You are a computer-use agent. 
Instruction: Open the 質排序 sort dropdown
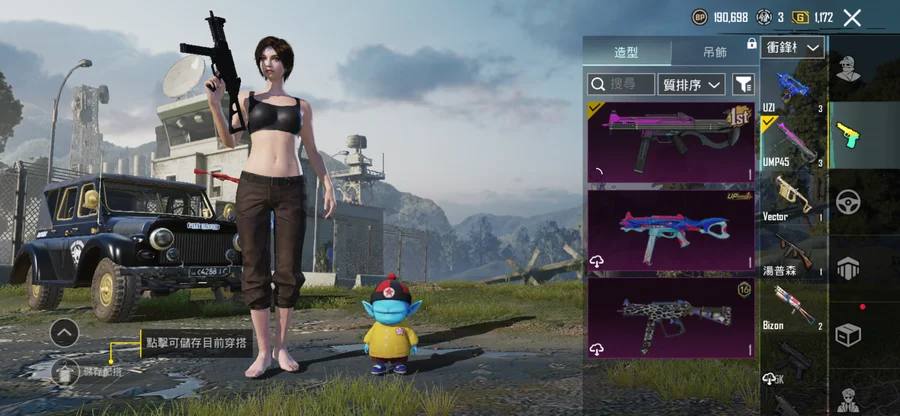(x=692, y=85)
